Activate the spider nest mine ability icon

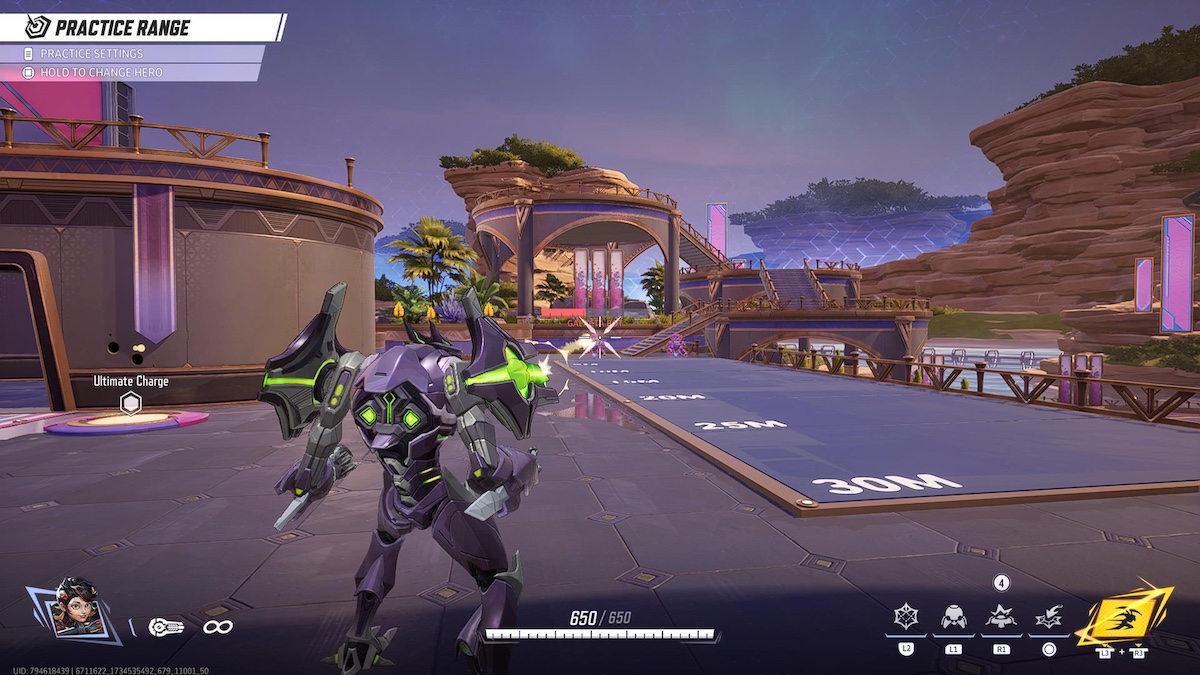[x=1001, y=617]
